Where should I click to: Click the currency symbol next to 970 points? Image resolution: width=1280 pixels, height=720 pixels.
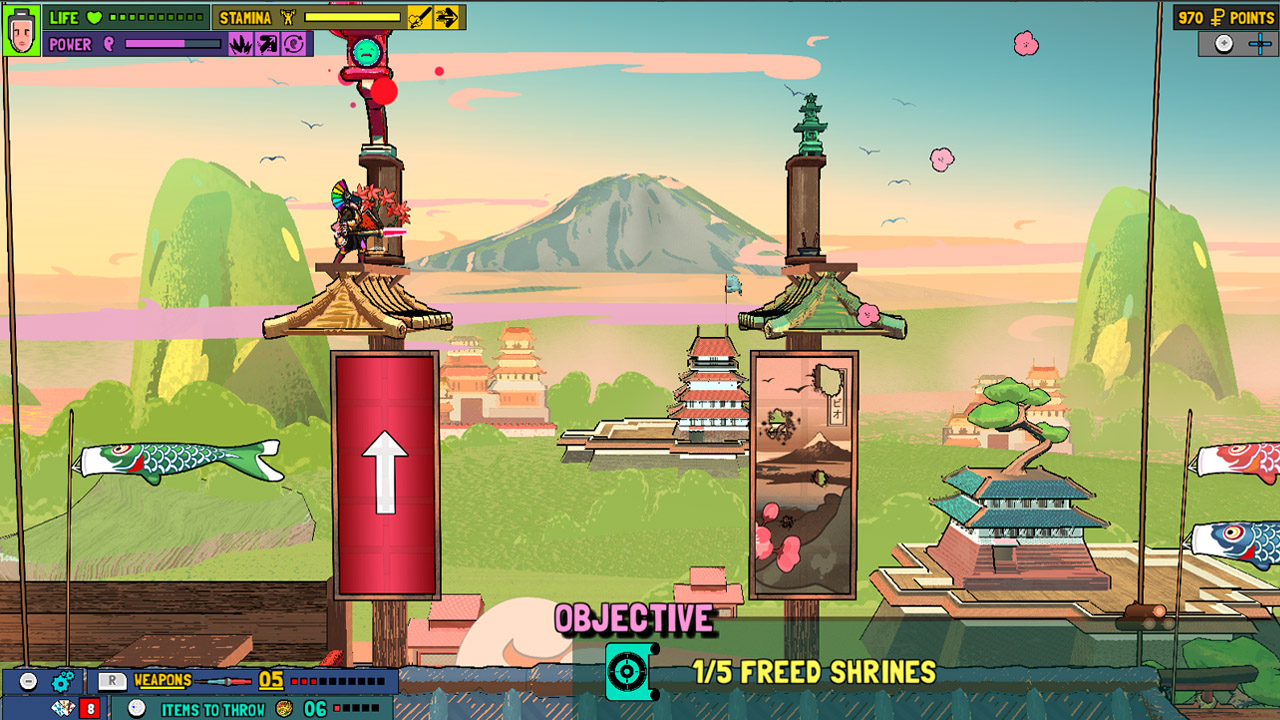click(1215, 17)
